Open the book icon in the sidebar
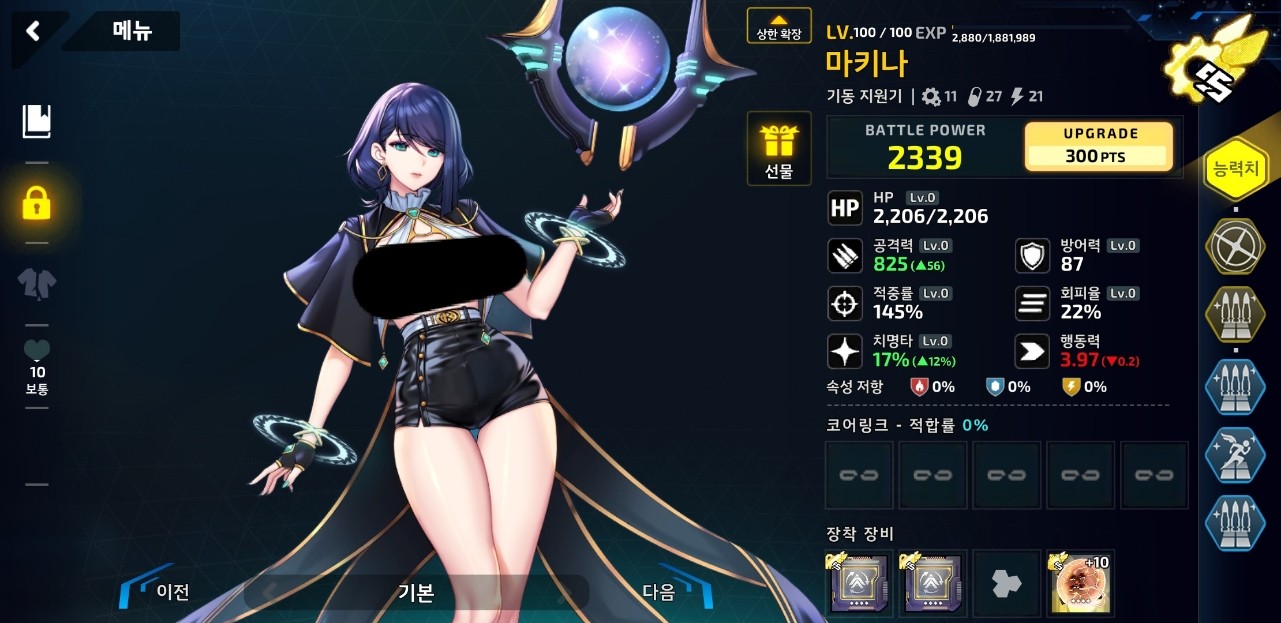 [37, 122]
